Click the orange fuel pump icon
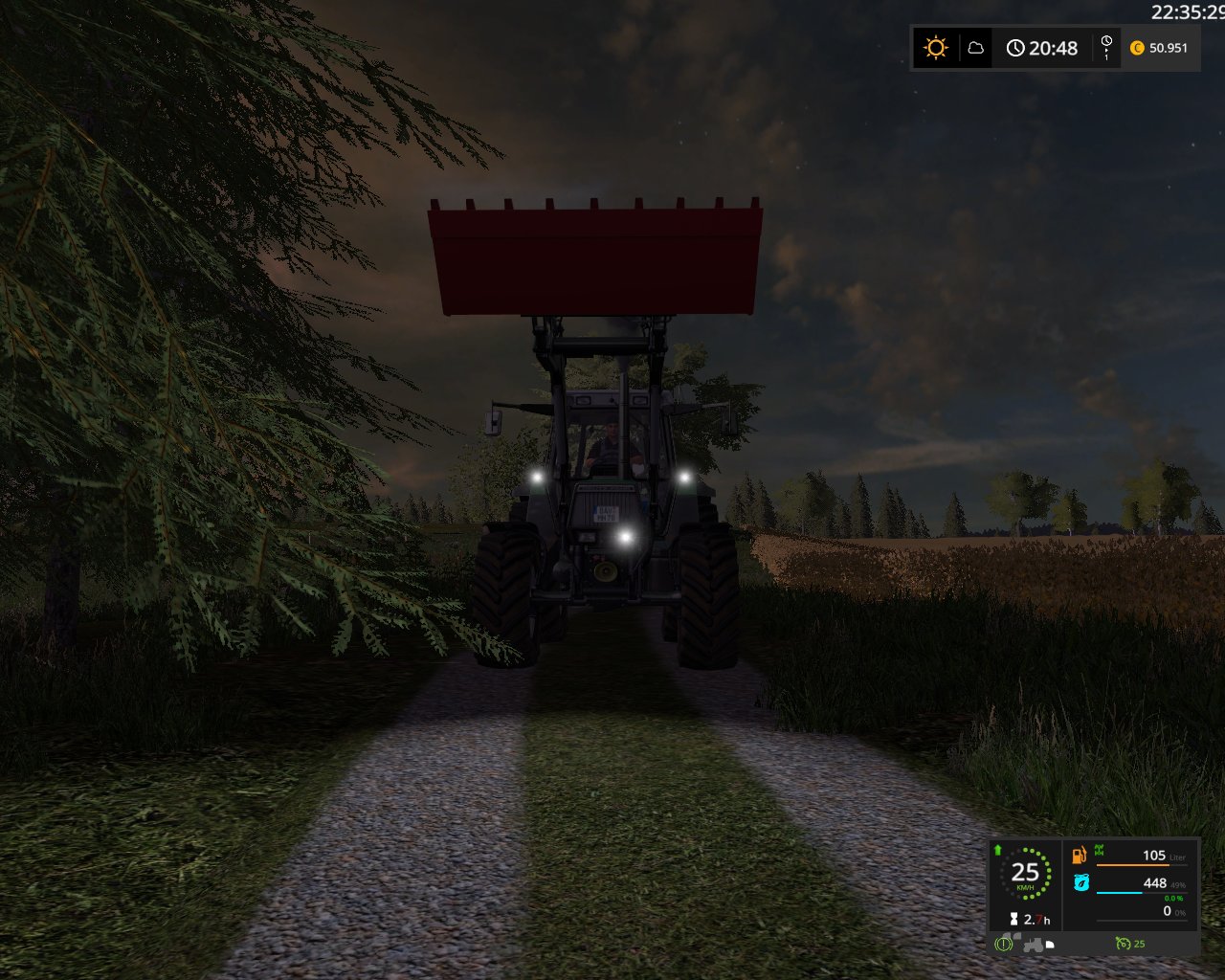The height and width of the screenshot is (980, 1225). [x=1080, y=855]
